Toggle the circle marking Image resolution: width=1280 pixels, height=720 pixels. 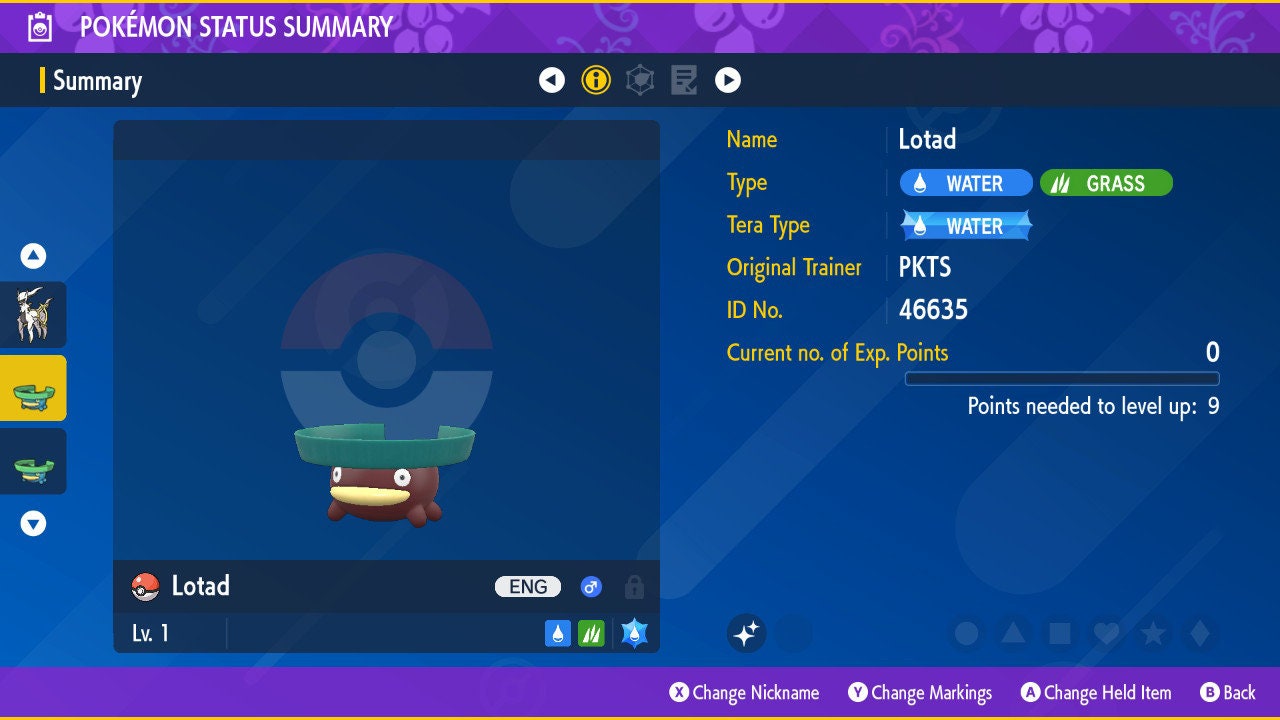point(966,633)
